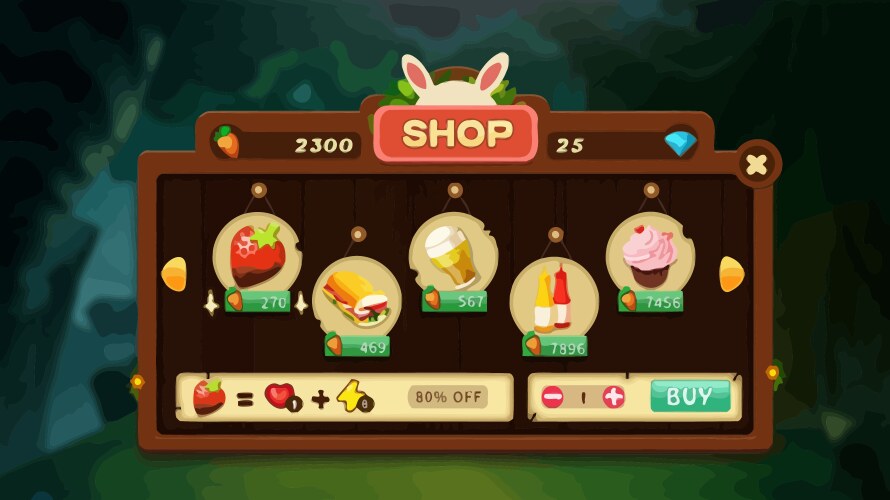
Task: Select the chocolate strawberry item
Action: click(257, 257)
